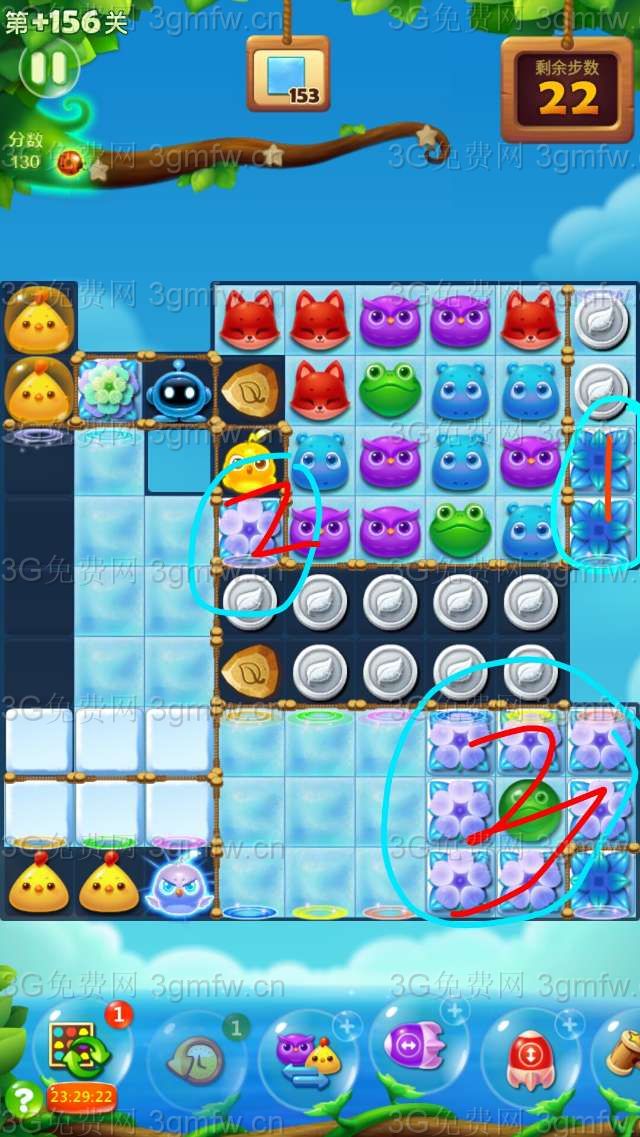Select the green ball tile among the bubble blocks

coord(530,810)
